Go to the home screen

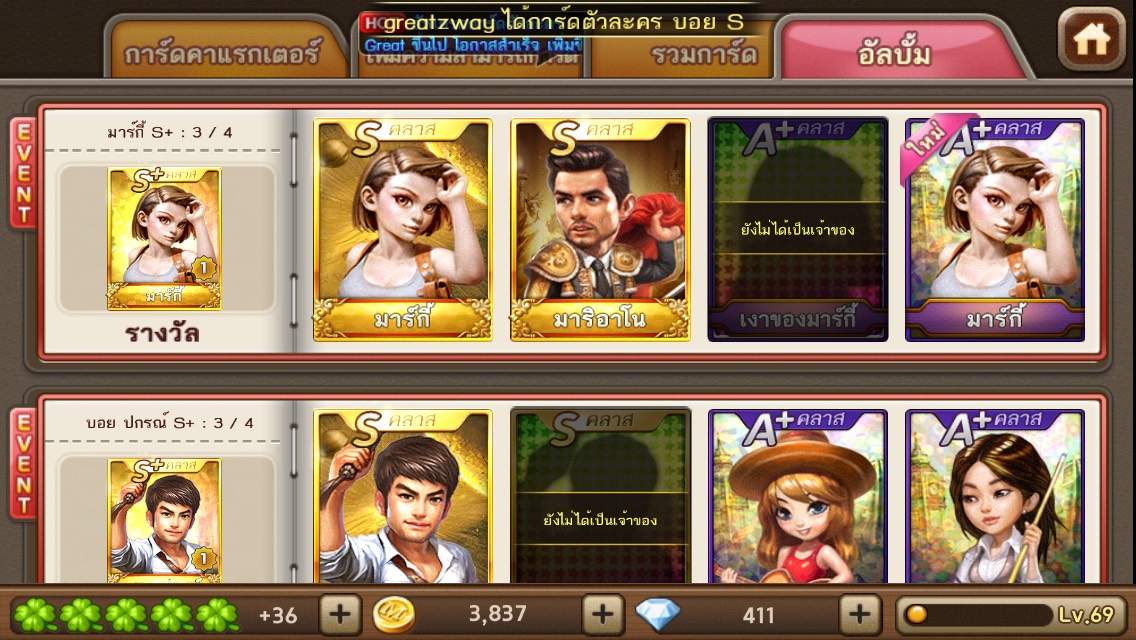(x=1091, y=39)
